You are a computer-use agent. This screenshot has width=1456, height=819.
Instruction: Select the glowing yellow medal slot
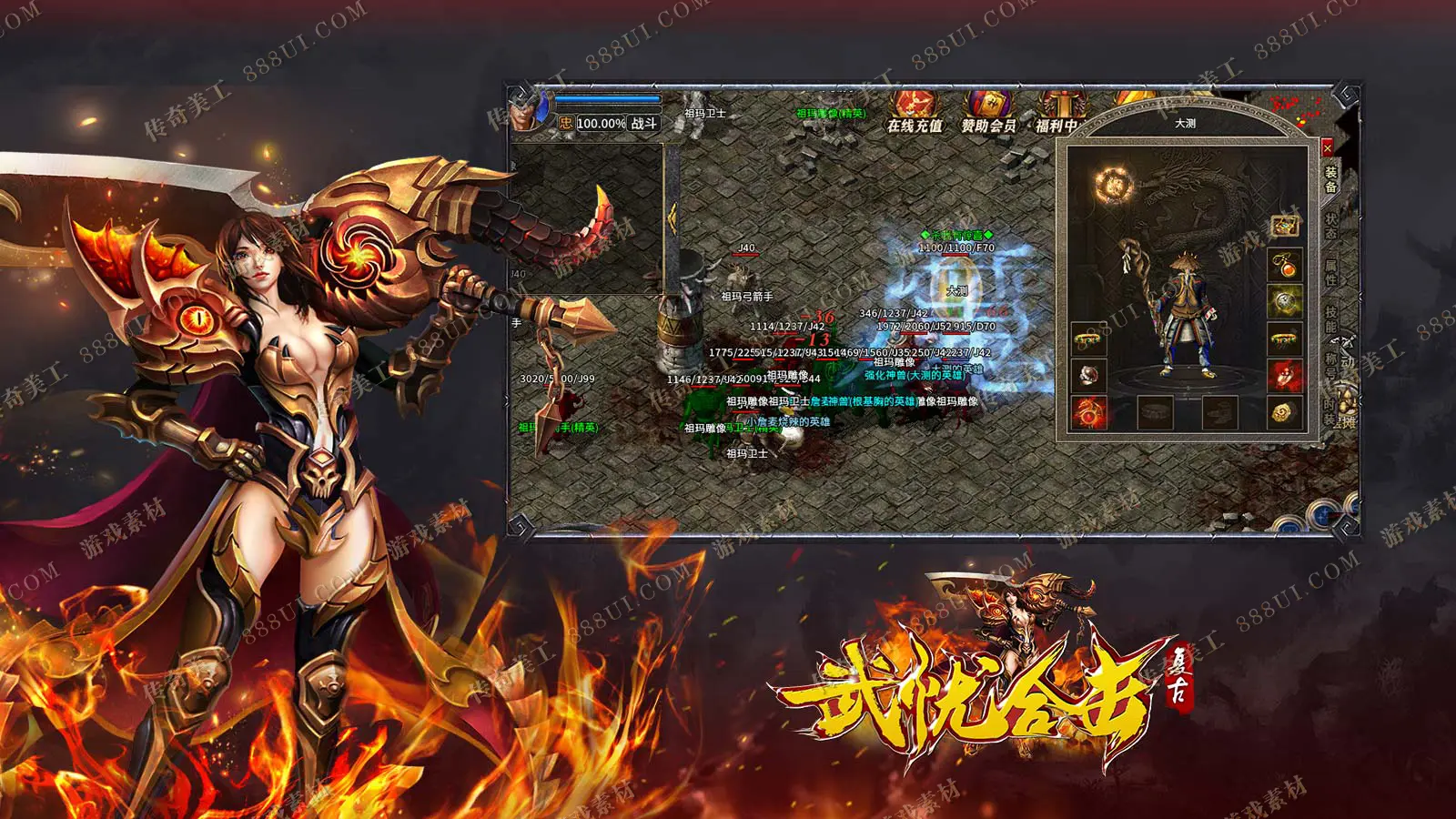pos(1285,301)
